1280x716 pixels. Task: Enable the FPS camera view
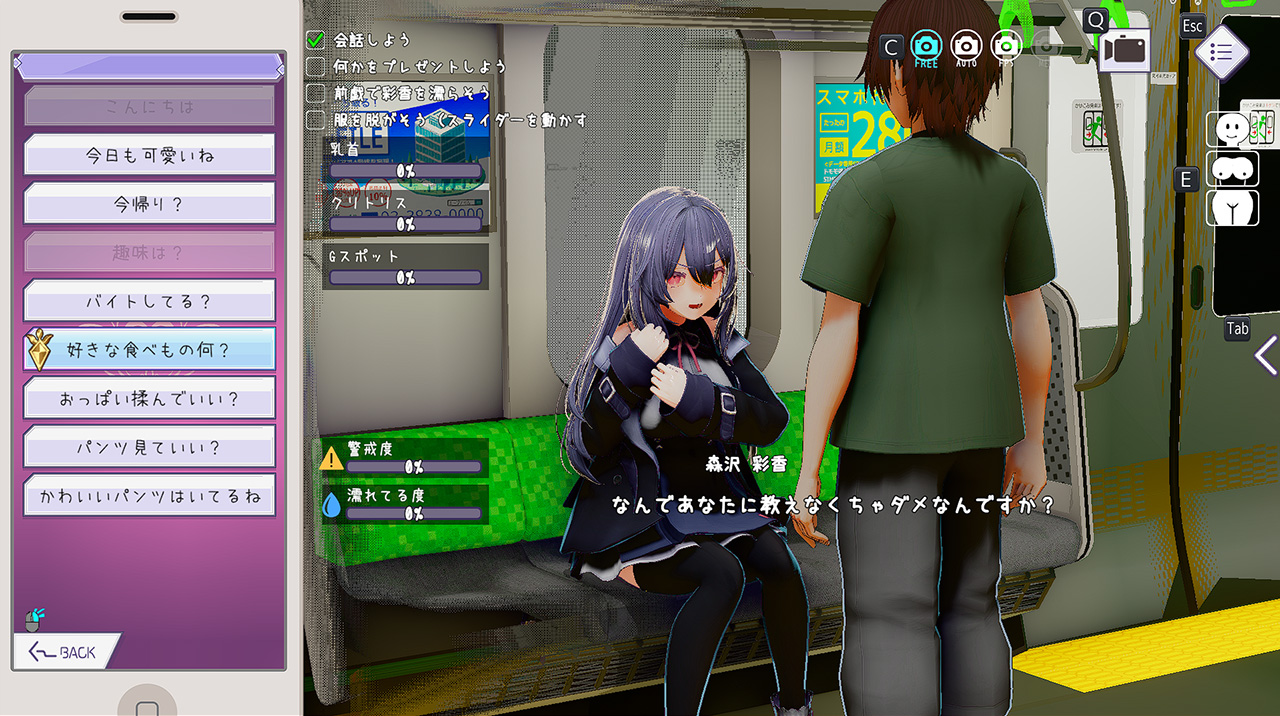(x=1006, y=46)
